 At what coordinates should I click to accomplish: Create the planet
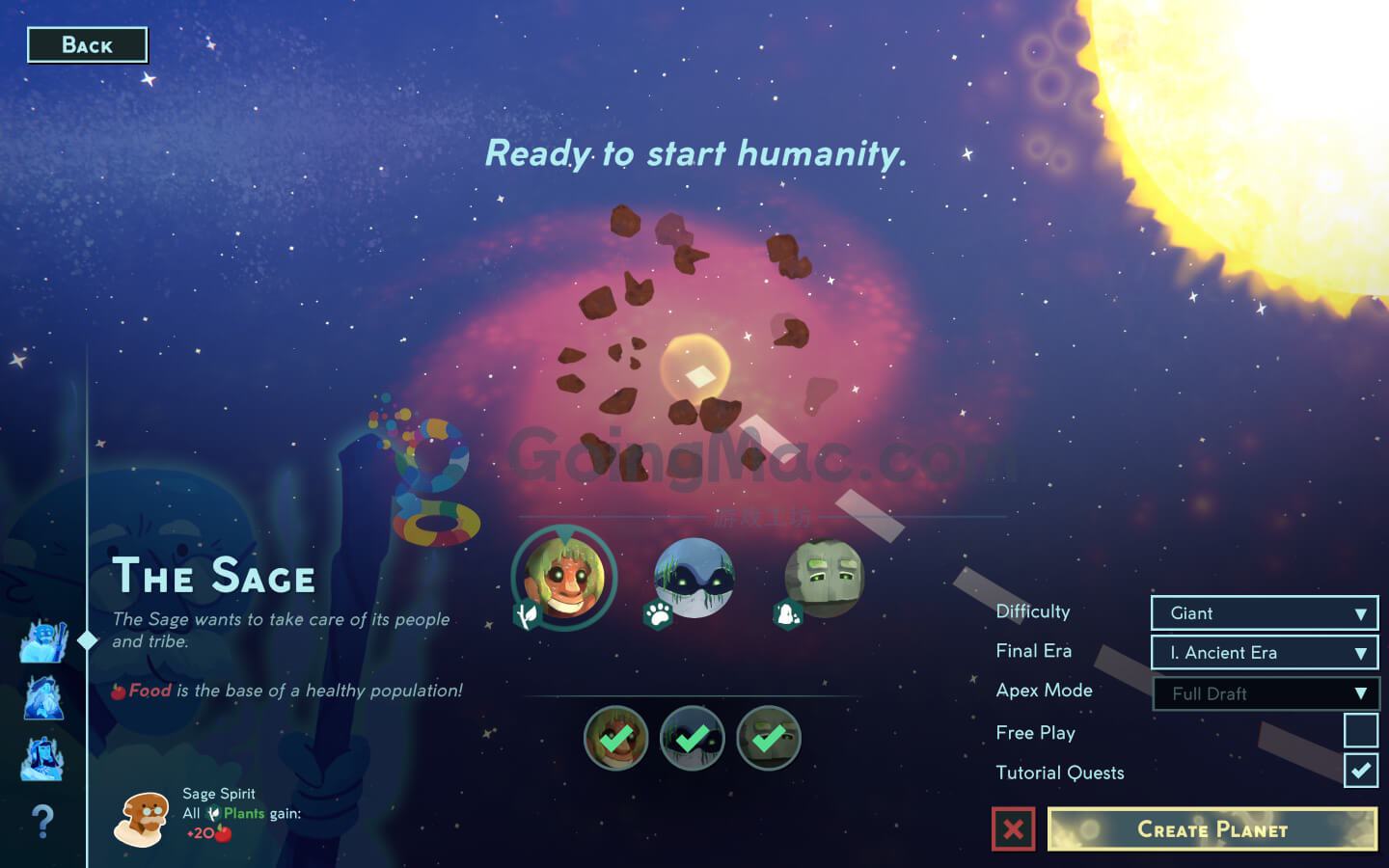[1212, 829]
